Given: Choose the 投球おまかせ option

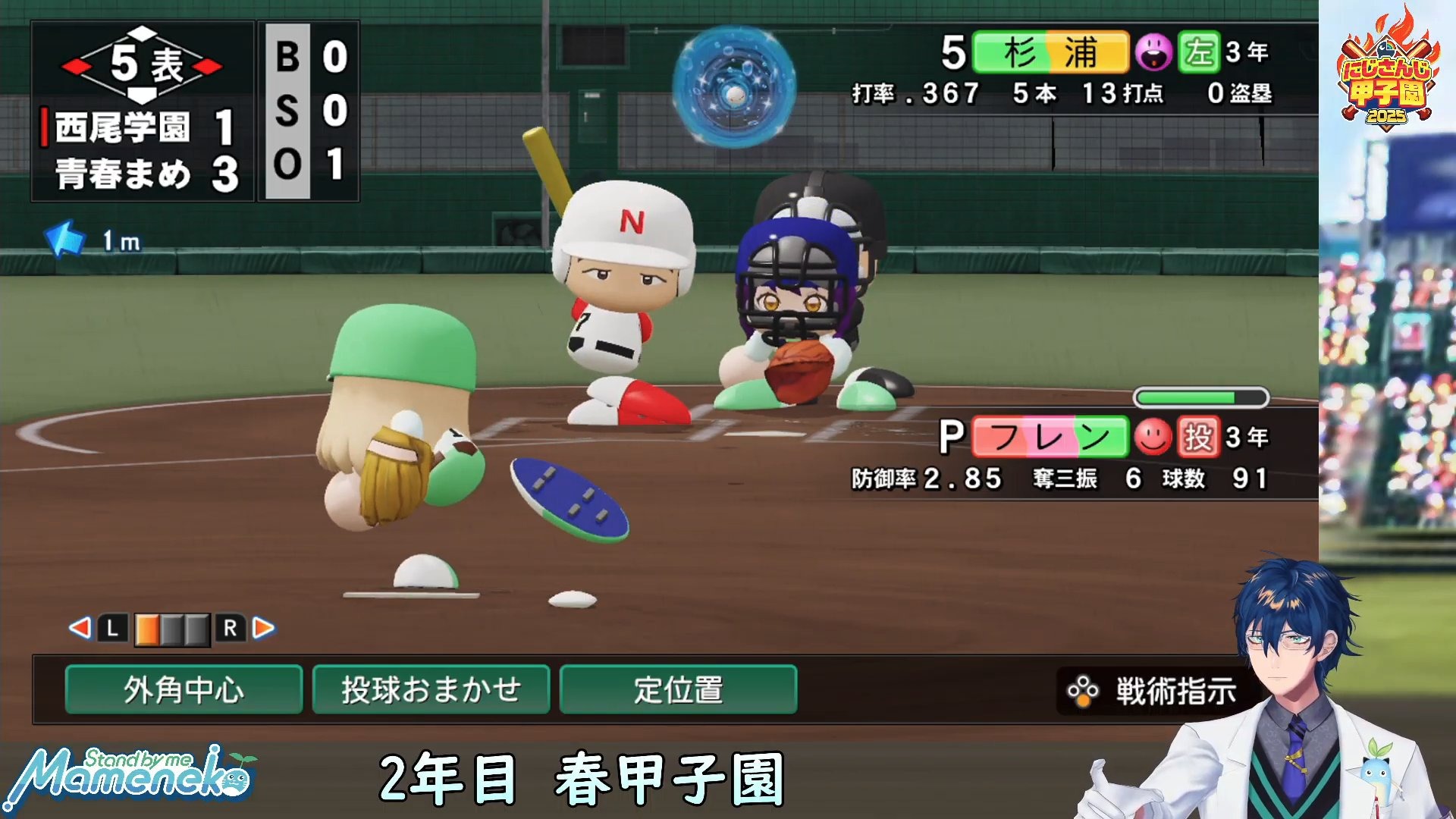Looking at the screenshot, I should pyautogui.click(x=431, y=690).
